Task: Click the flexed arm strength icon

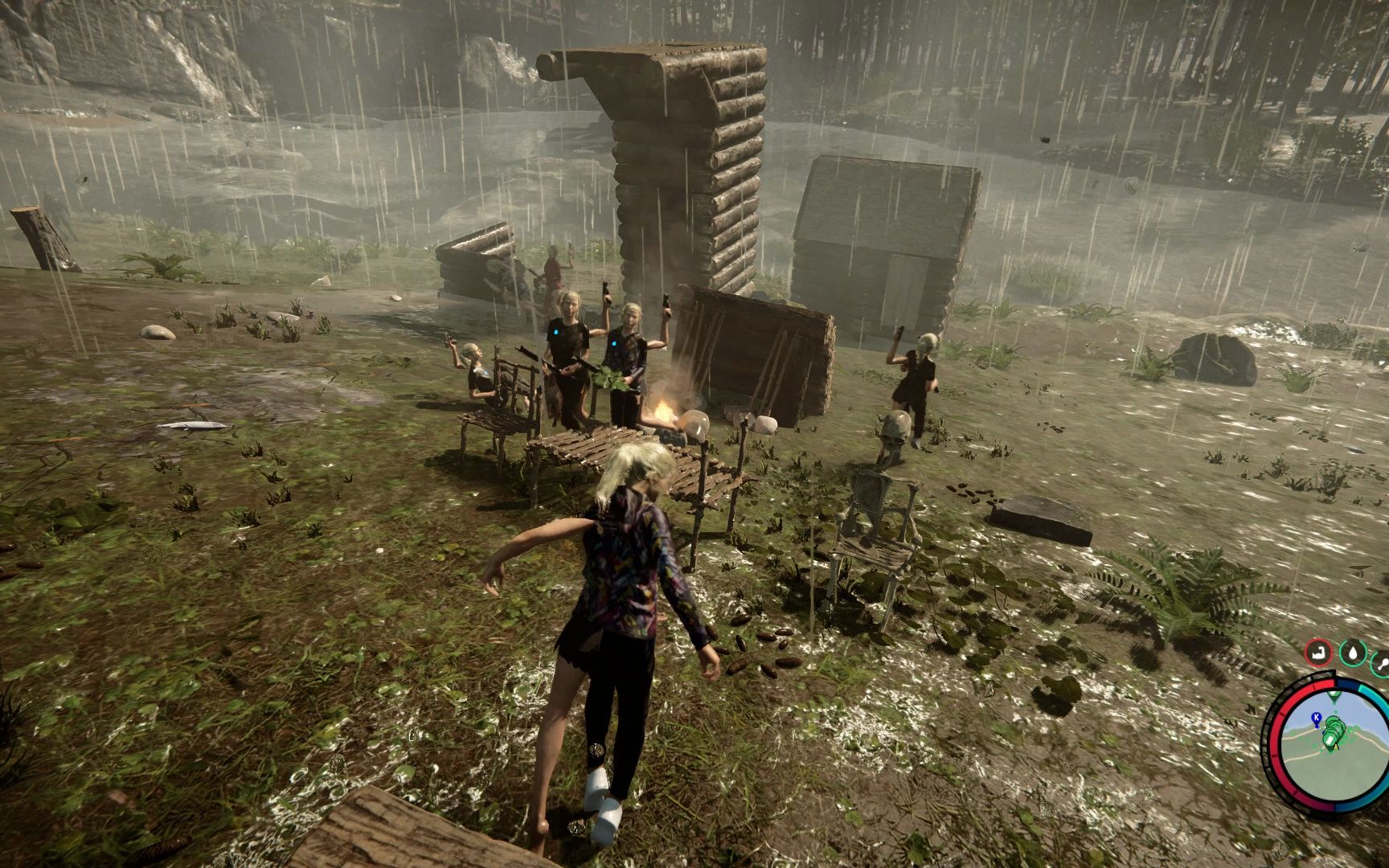Action: (1317, 652)
